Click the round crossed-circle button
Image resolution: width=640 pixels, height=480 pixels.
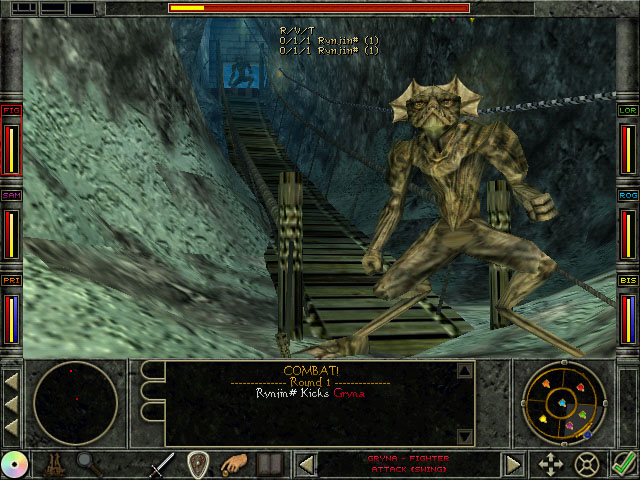pyautogui.click(x=587, y=465)
